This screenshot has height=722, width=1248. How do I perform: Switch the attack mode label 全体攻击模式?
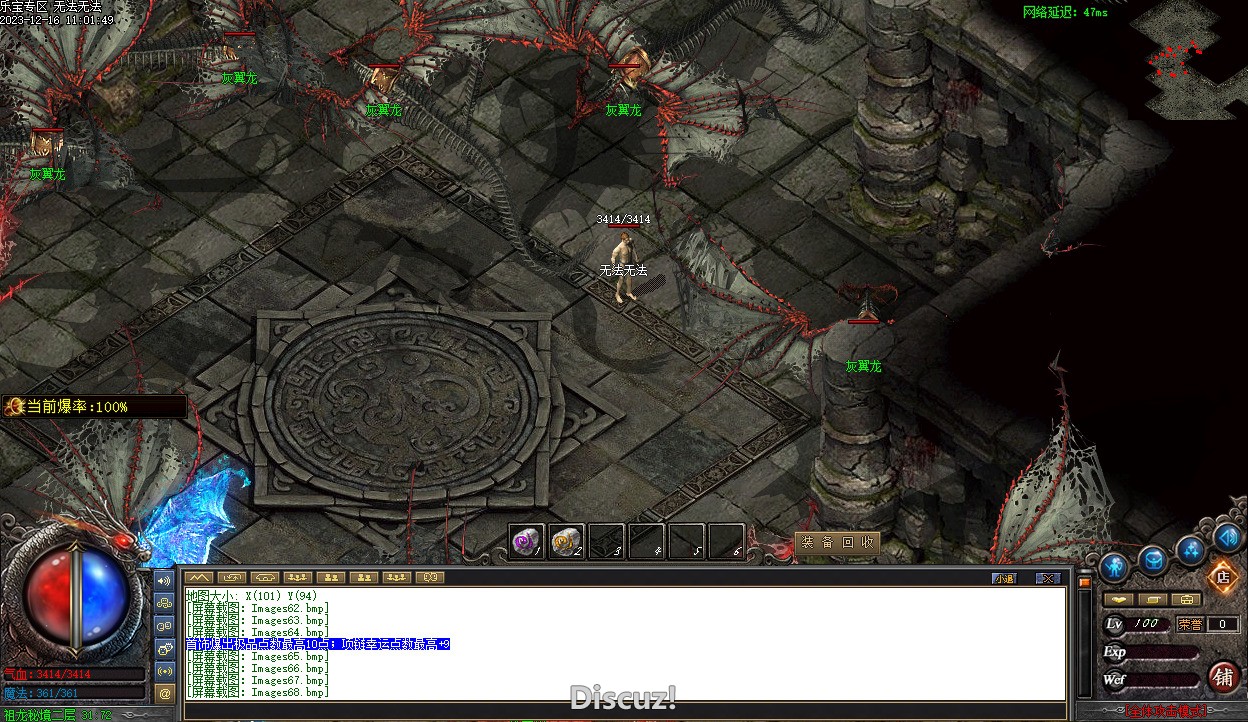click(1165, 712)
